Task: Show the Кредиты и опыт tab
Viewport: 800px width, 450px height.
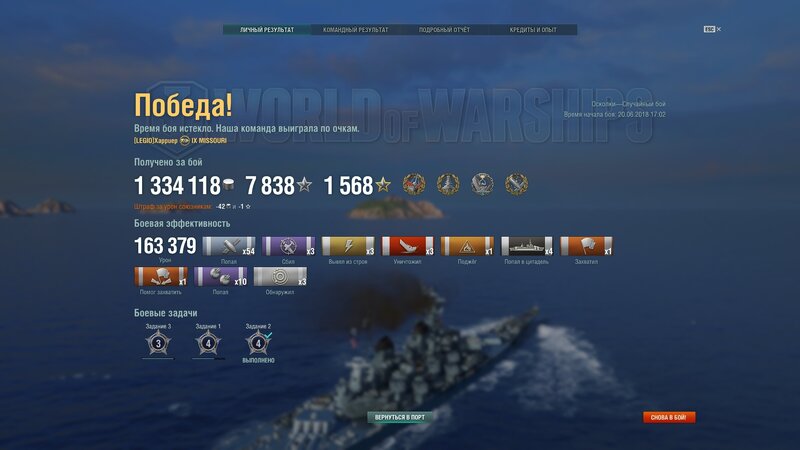Action: [532, 30]
